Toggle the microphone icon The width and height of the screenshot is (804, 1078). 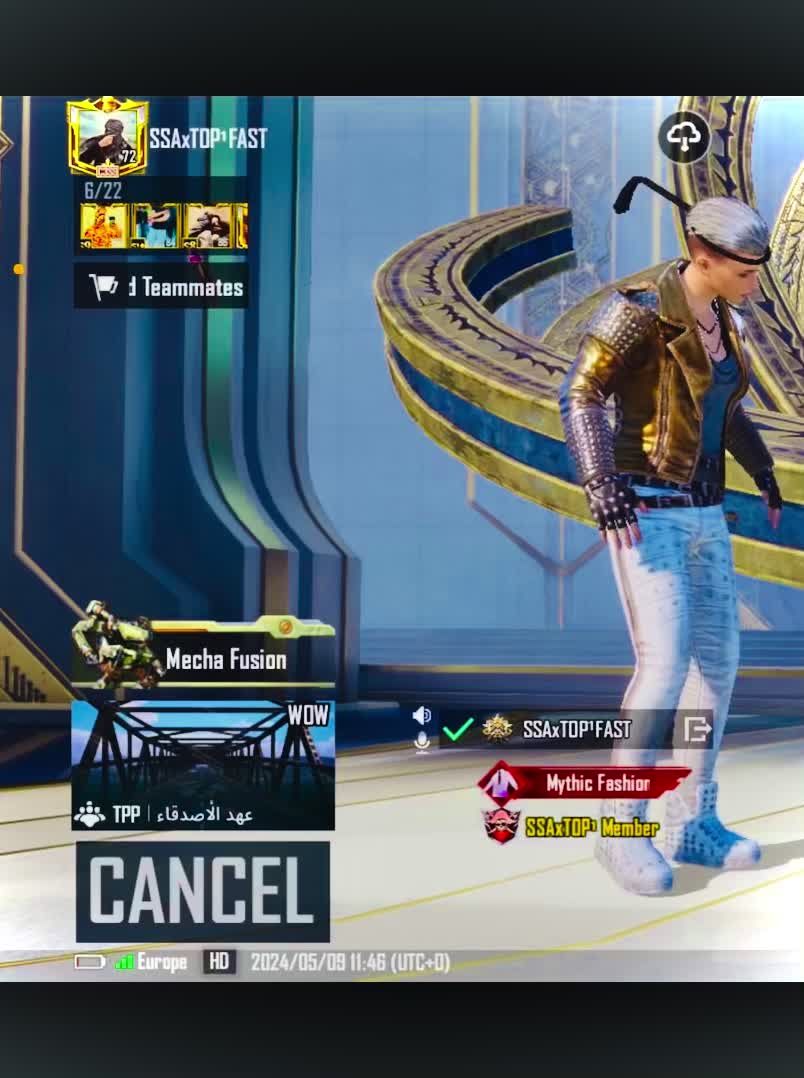pyautogui.click(x=422, y=741)
